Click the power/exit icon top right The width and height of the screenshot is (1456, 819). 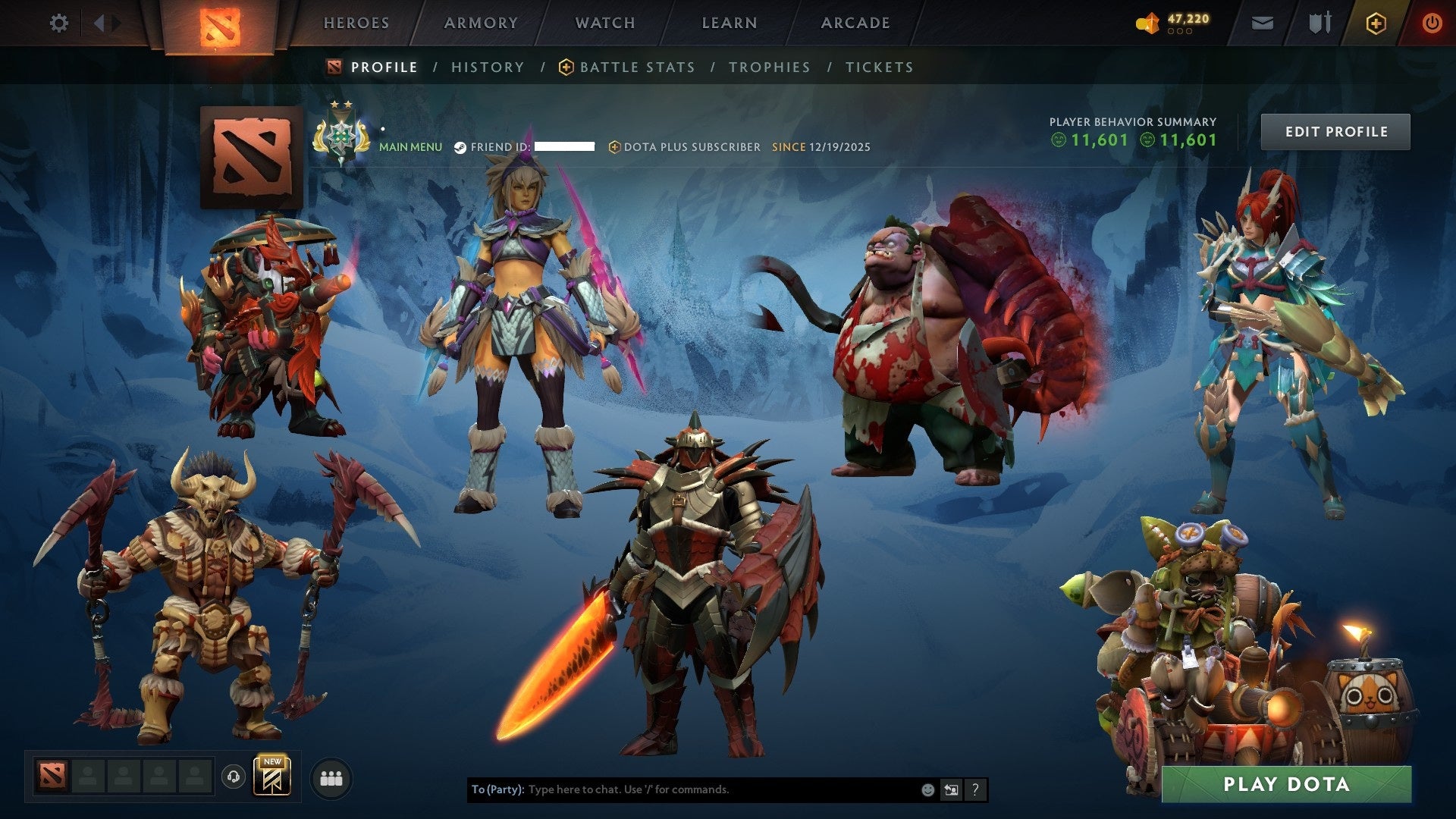(1432, 22)
